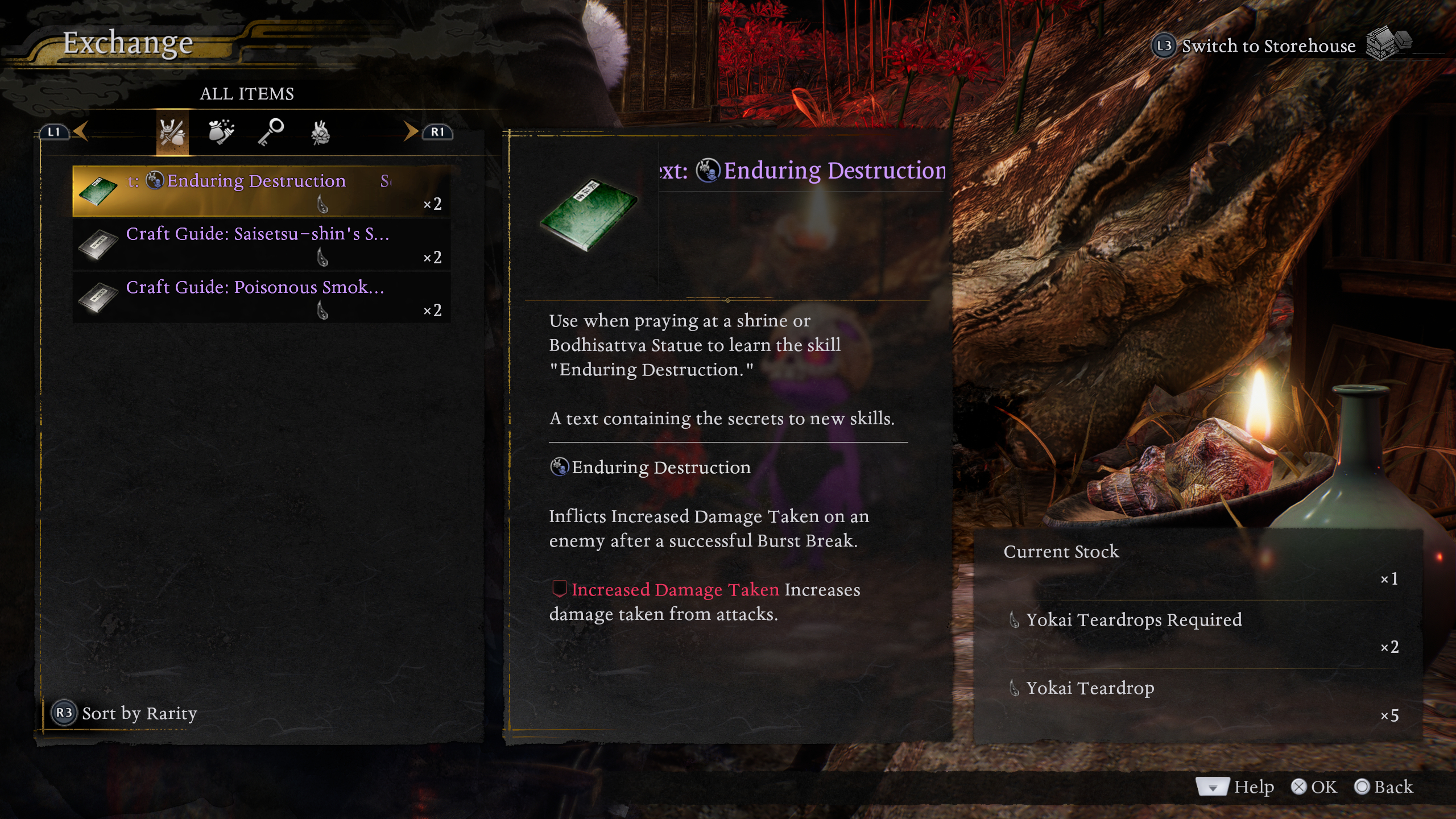
Task: Expand the Help prompt down arrow
Action: pyautogui.click(x=1212, y=788)
